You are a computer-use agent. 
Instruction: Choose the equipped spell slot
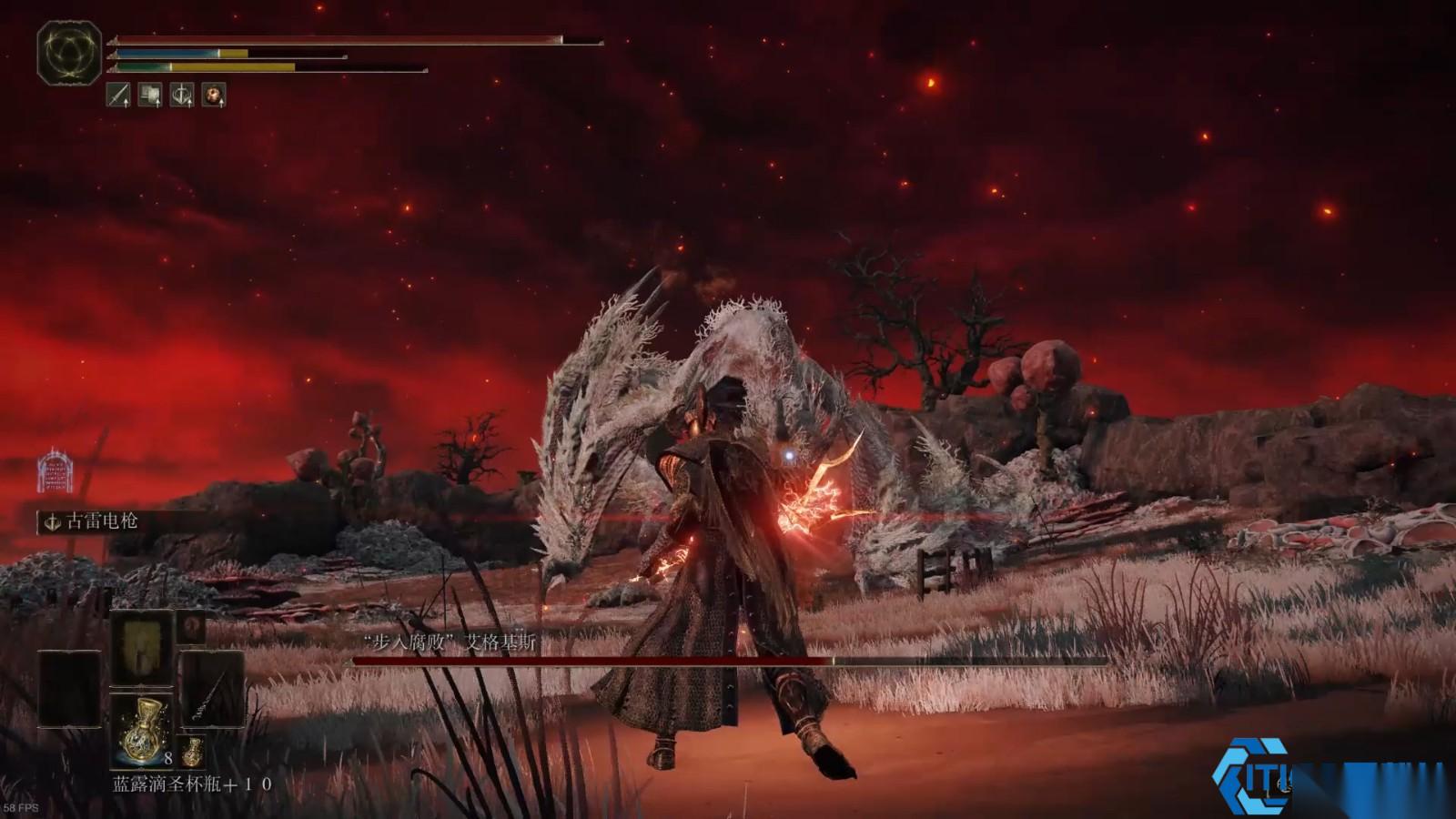(141, 647)
